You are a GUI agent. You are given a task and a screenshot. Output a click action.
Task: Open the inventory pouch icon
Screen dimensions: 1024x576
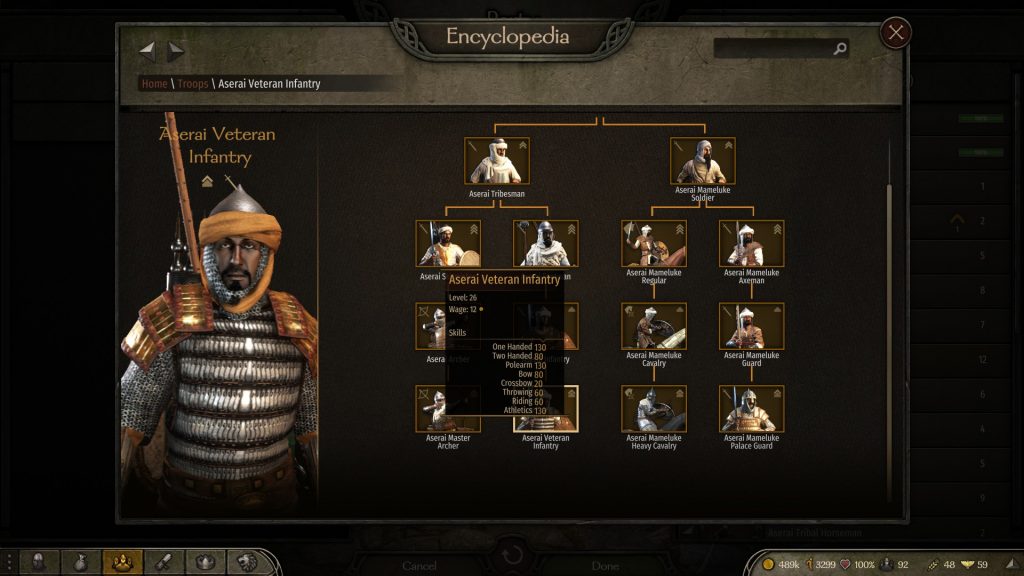pyautogui.click(x=81, y=563)
